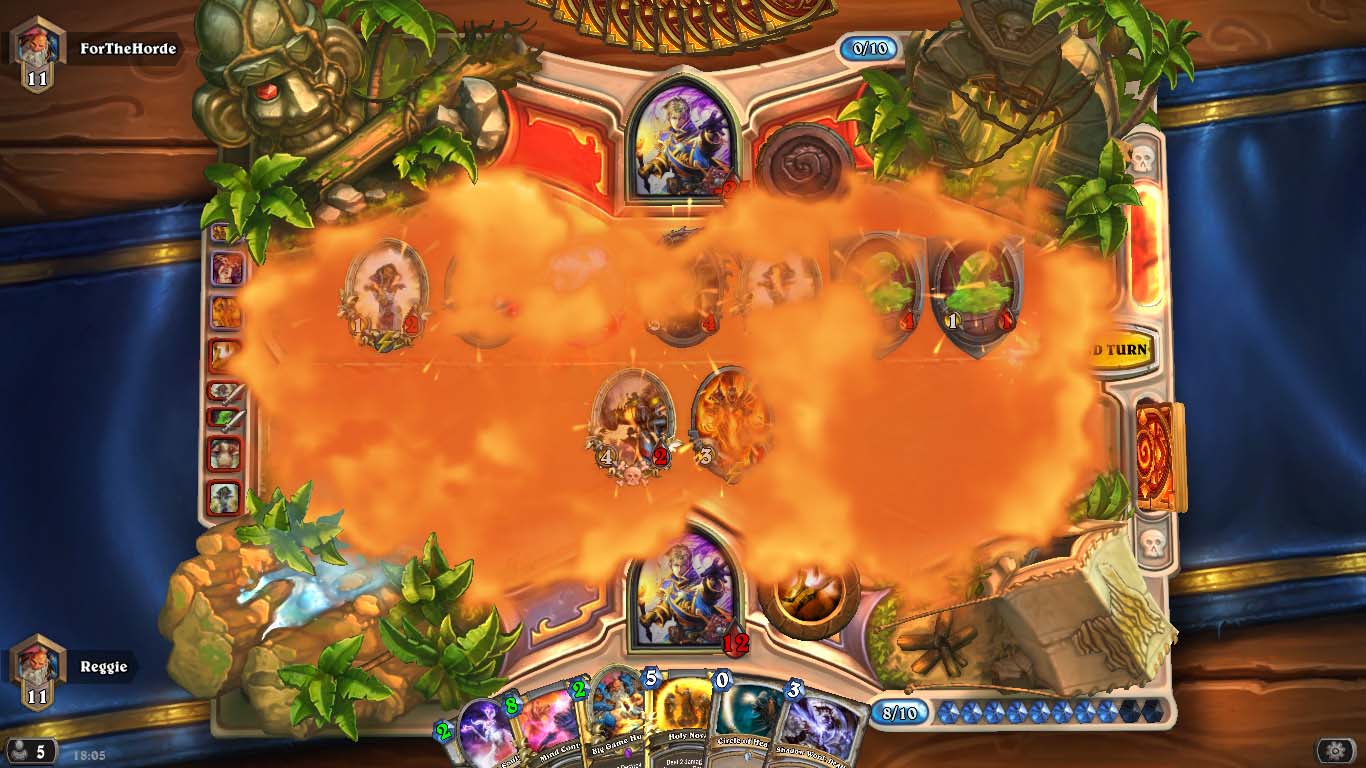Image resolution: width=1366 pixels, height=768 pixels.
Task: Click the top tile in the play history
Action: click(x=225, y=234)
